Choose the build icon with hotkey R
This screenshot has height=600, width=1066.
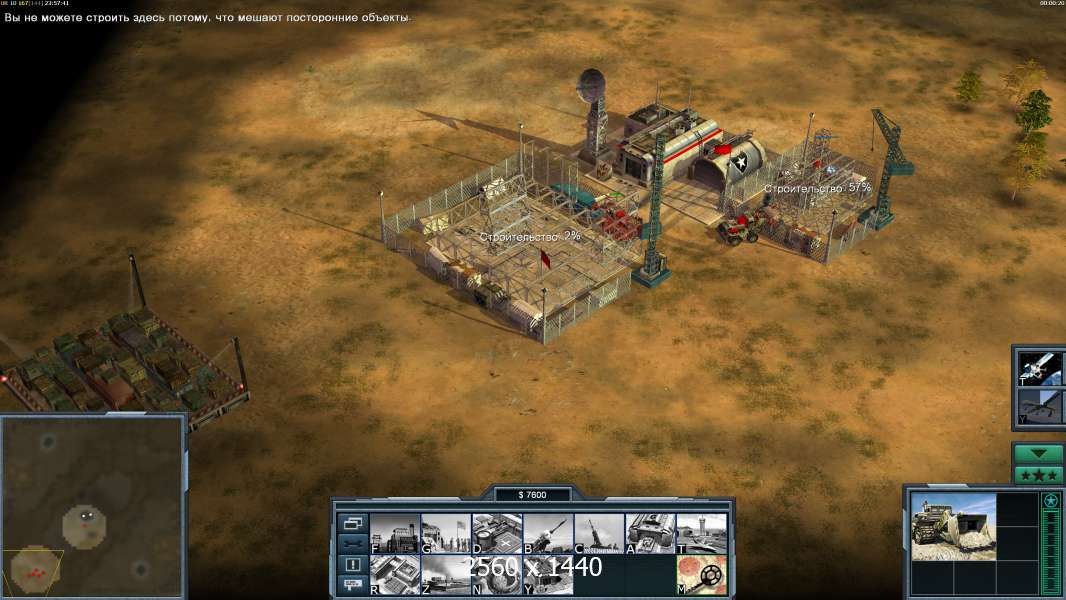point(395,575)
